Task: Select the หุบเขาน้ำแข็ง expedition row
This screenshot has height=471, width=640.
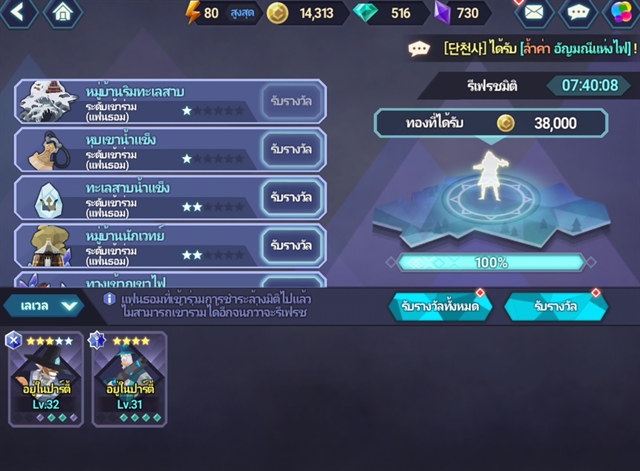Action: point(140,149)
